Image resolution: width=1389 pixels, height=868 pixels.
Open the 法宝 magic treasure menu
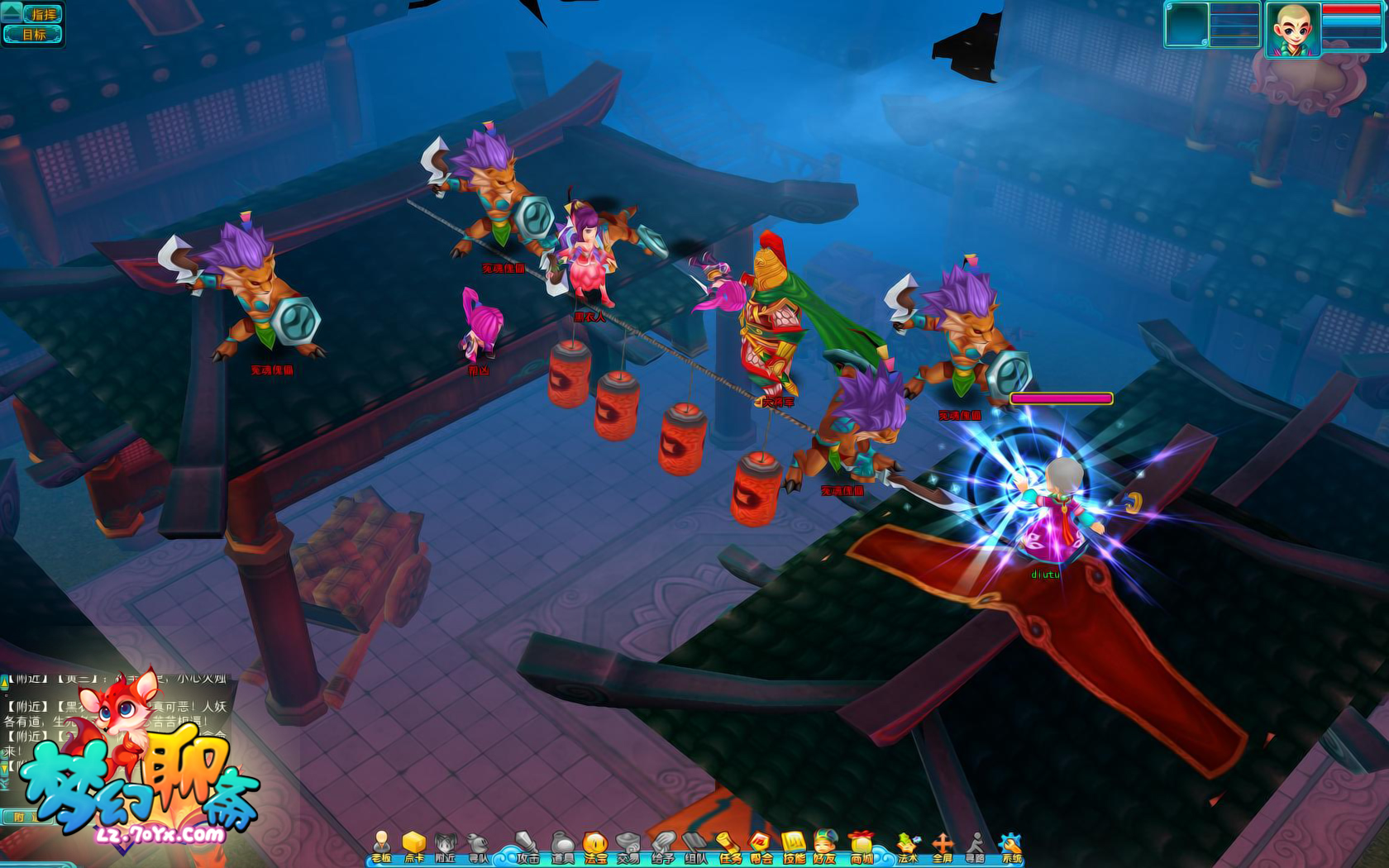[595, 847]
